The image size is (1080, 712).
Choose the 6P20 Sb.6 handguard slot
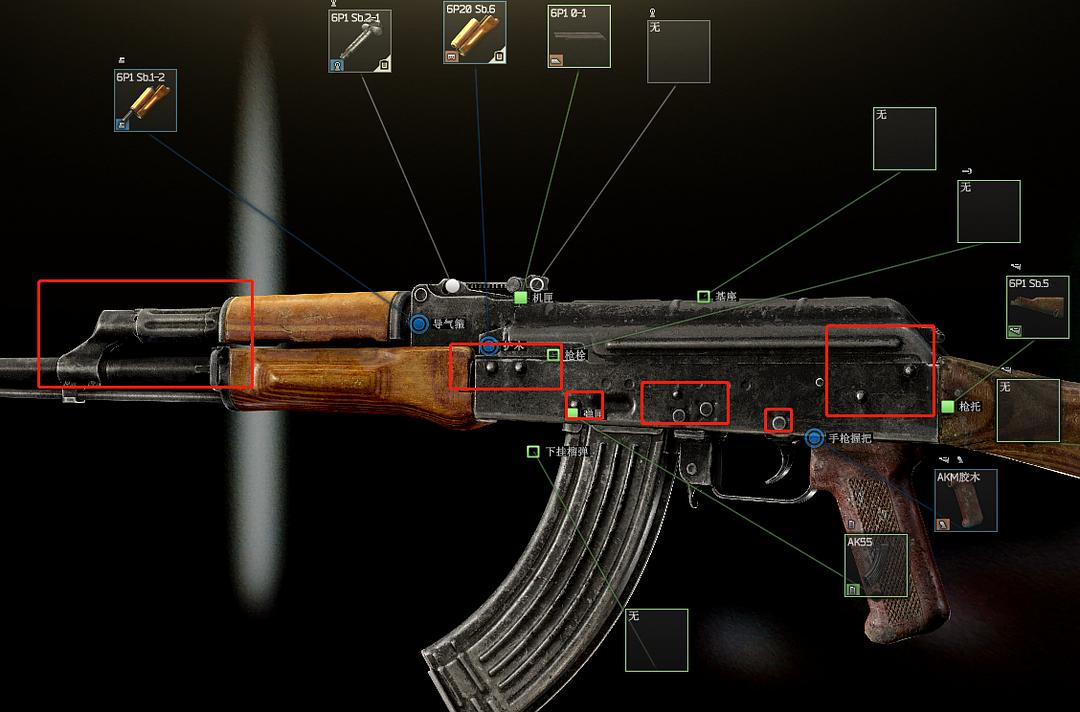(x=475, y=33)
